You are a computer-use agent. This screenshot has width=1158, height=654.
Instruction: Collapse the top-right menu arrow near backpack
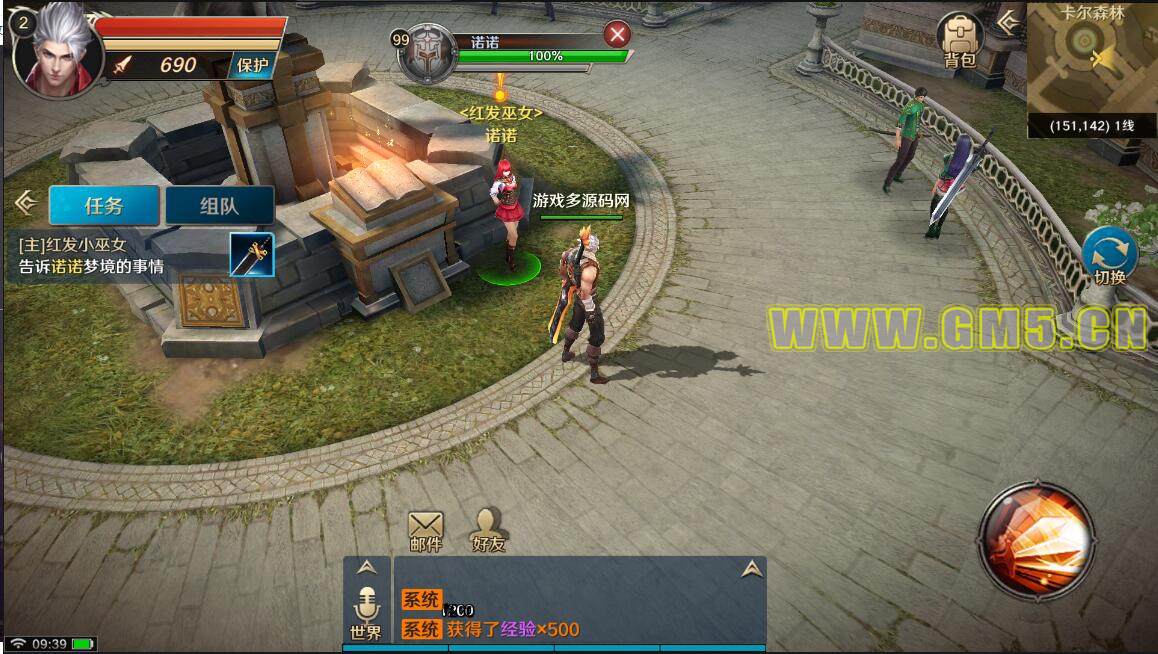coord(1009,20)
